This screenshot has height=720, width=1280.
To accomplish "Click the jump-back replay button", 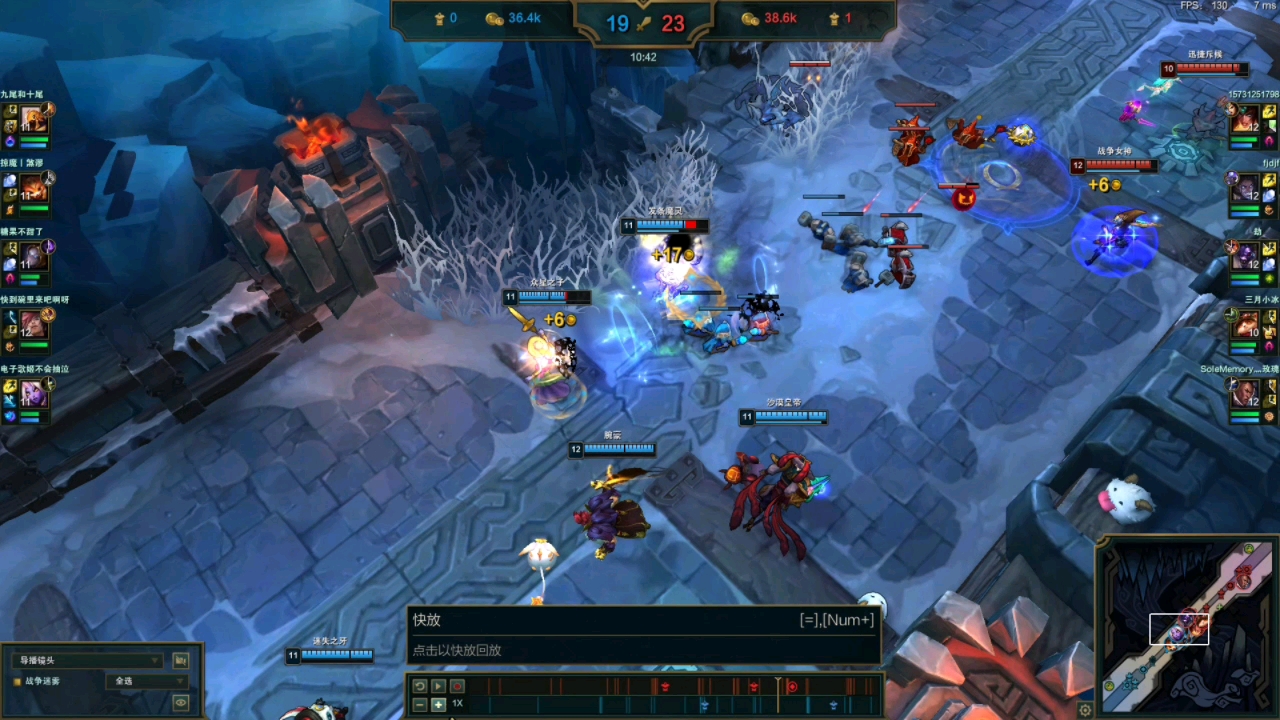I will pyautogui.click(x=420, y=686).
